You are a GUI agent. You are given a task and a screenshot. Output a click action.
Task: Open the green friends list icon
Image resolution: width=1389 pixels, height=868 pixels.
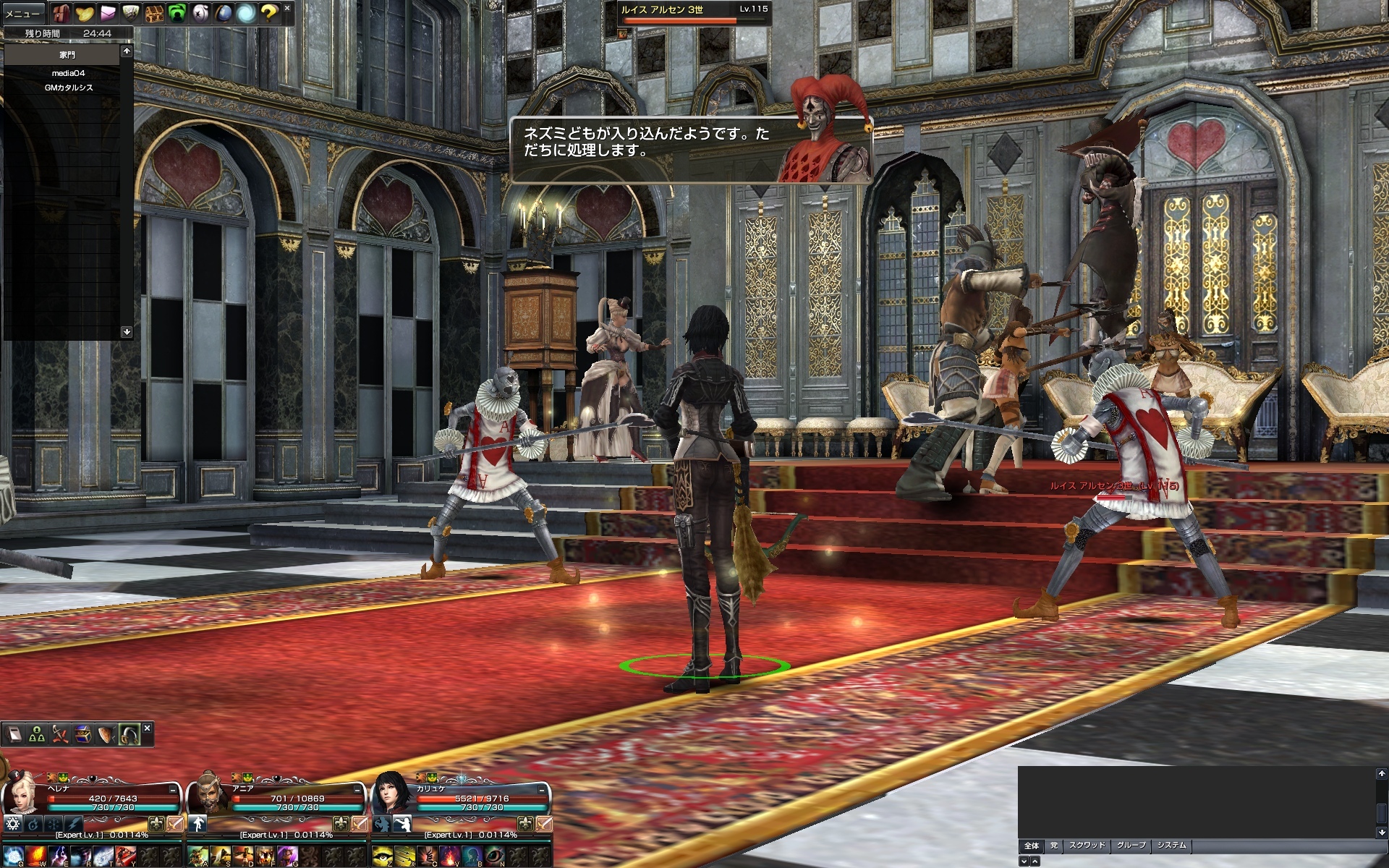click(177, 13)
